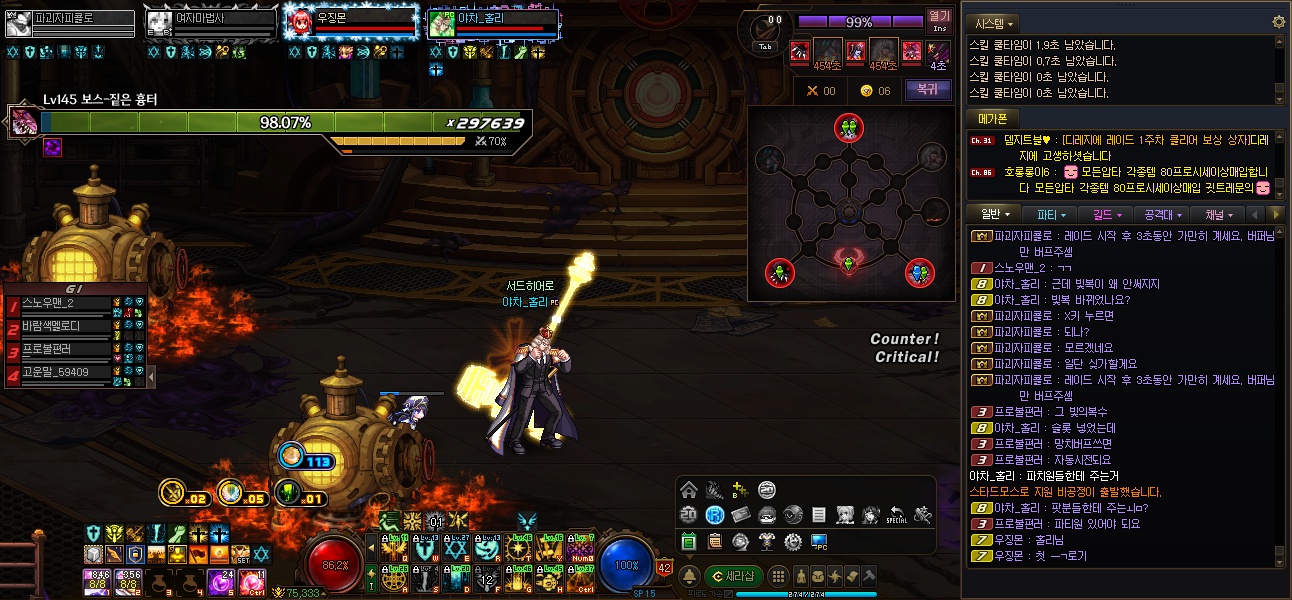1292x600 pixels.
Task: Click the 복귀 return button
Action: click(x=927, y=90)
